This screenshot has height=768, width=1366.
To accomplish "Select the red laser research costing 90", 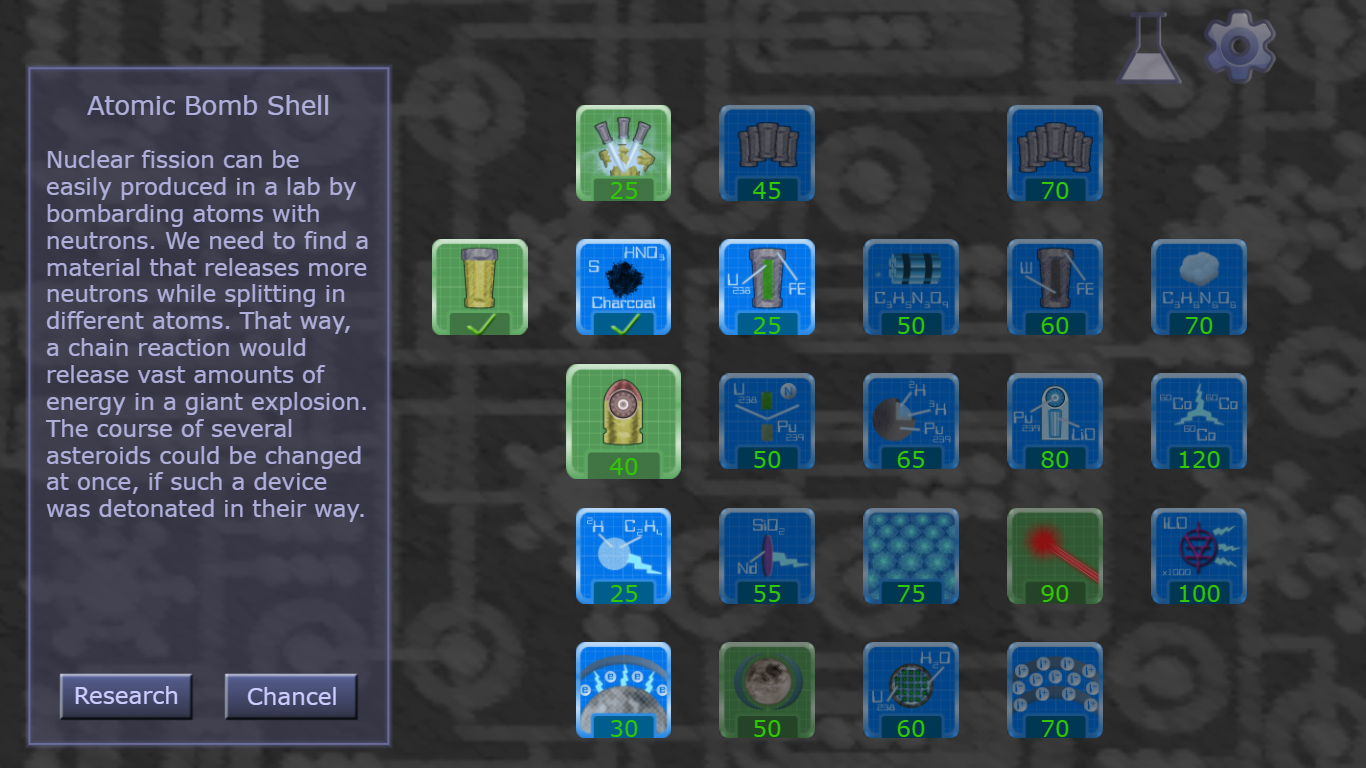I will point(1054,556).
